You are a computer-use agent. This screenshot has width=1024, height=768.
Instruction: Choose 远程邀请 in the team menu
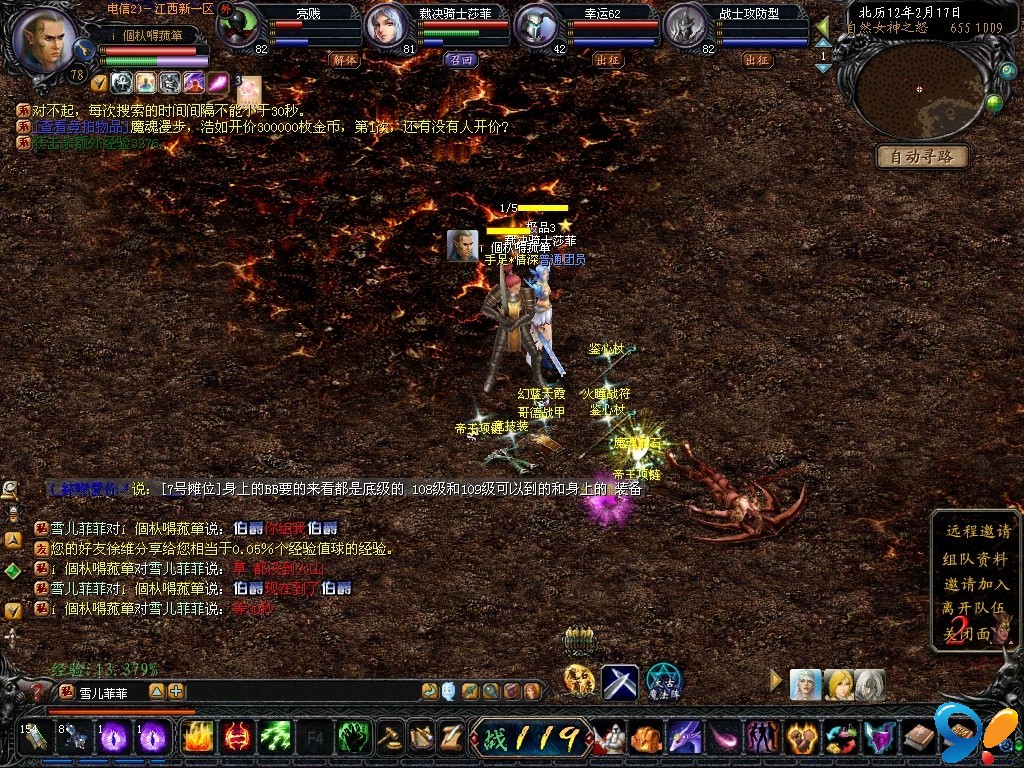(x=976, y=532)
